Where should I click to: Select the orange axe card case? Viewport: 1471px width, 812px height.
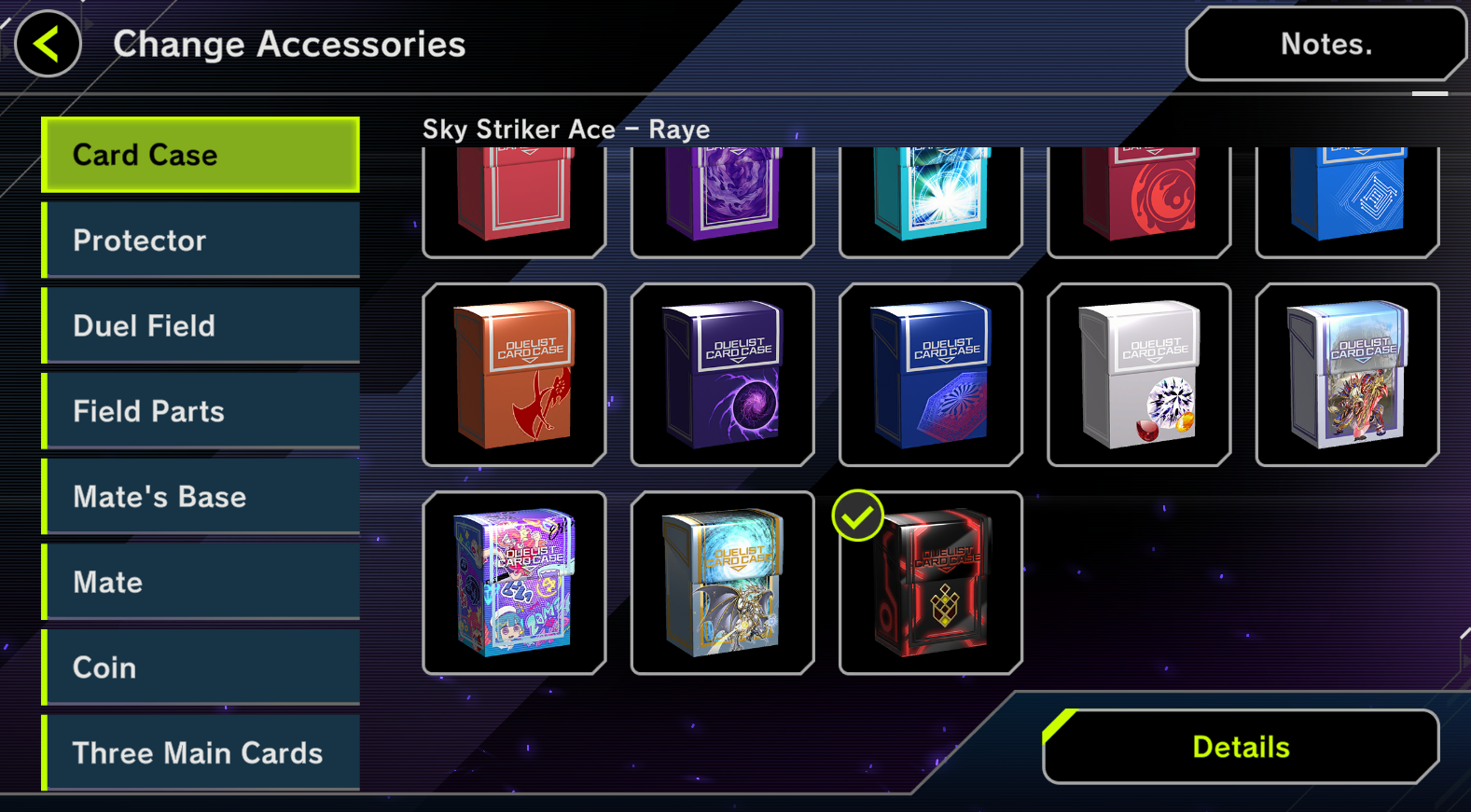(x=514, y=375)
